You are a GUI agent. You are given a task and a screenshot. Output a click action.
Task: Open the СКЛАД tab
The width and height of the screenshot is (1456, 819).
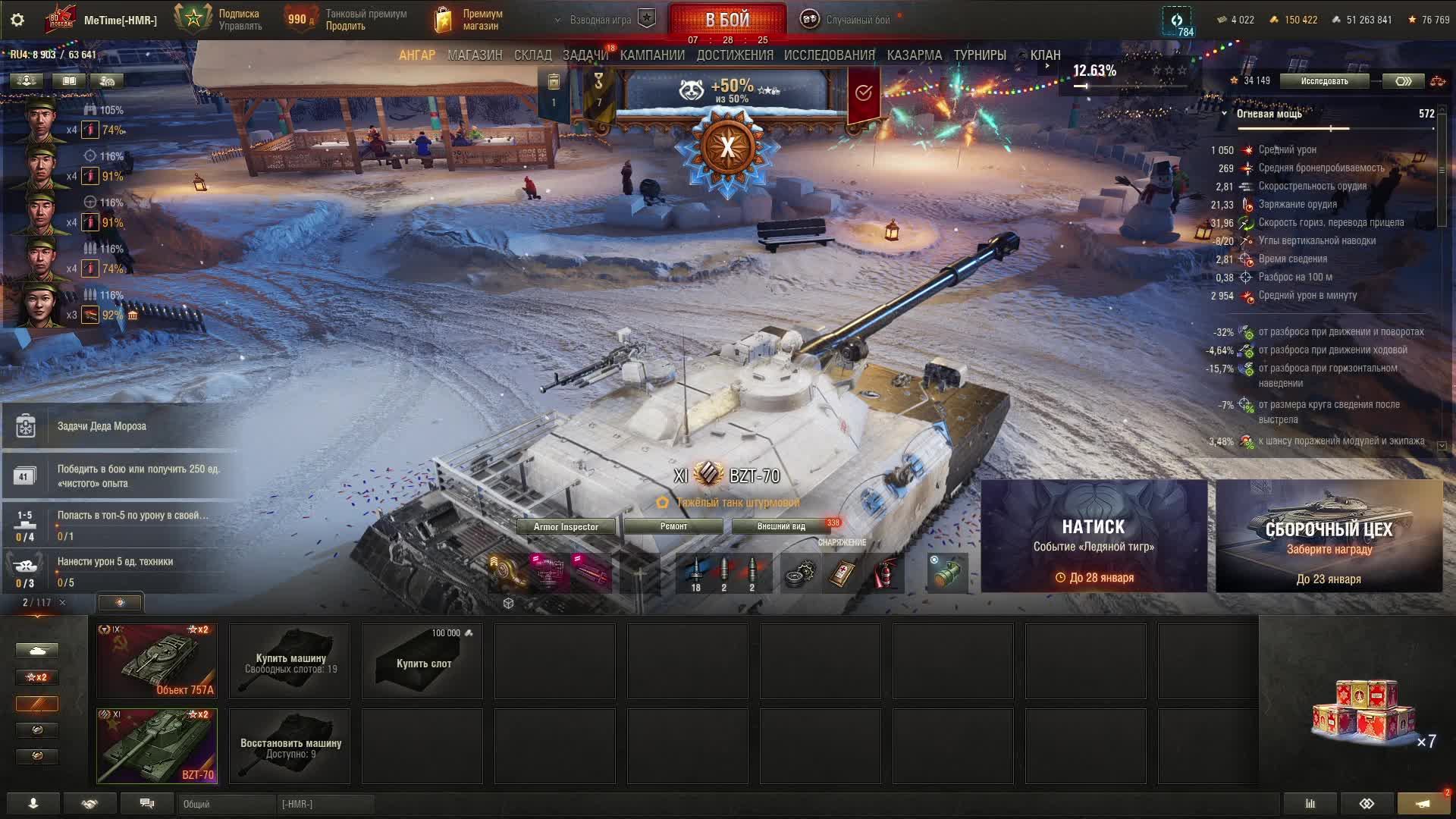point(532,55)
